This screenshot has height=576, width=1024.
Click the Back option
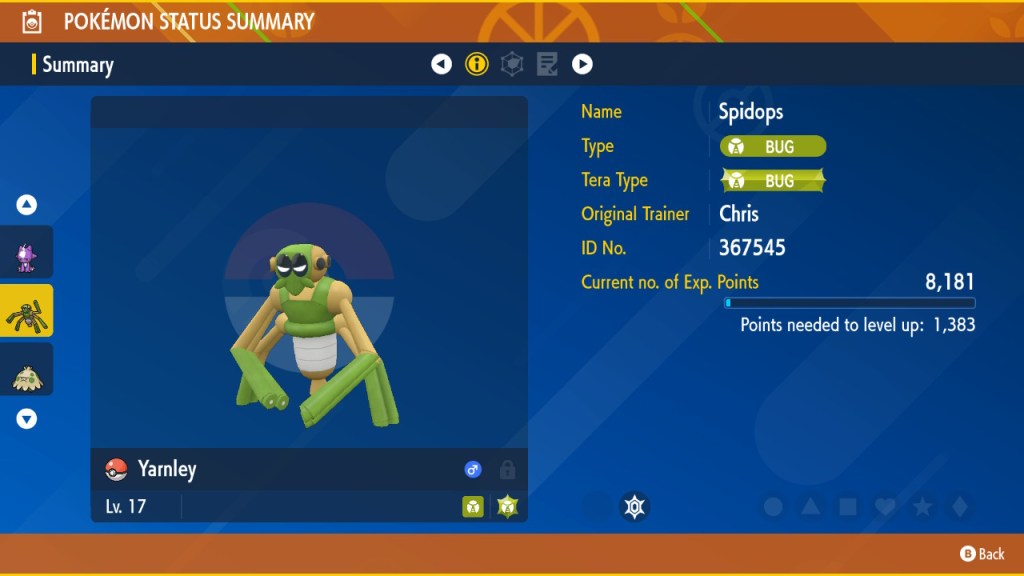click(x=982, y=554)
